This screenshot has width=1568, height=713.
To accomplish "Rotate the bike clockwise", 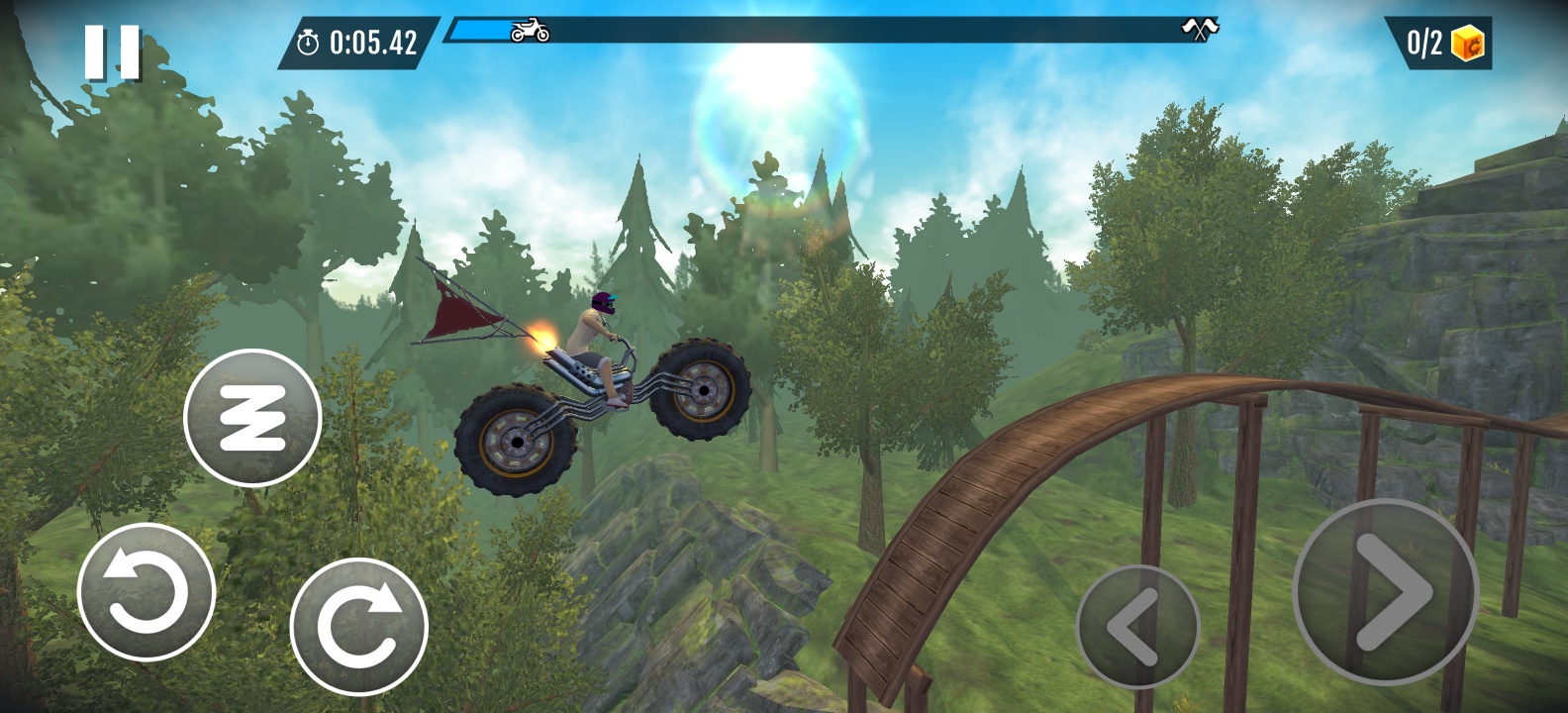I will click(x=358, y=627).
